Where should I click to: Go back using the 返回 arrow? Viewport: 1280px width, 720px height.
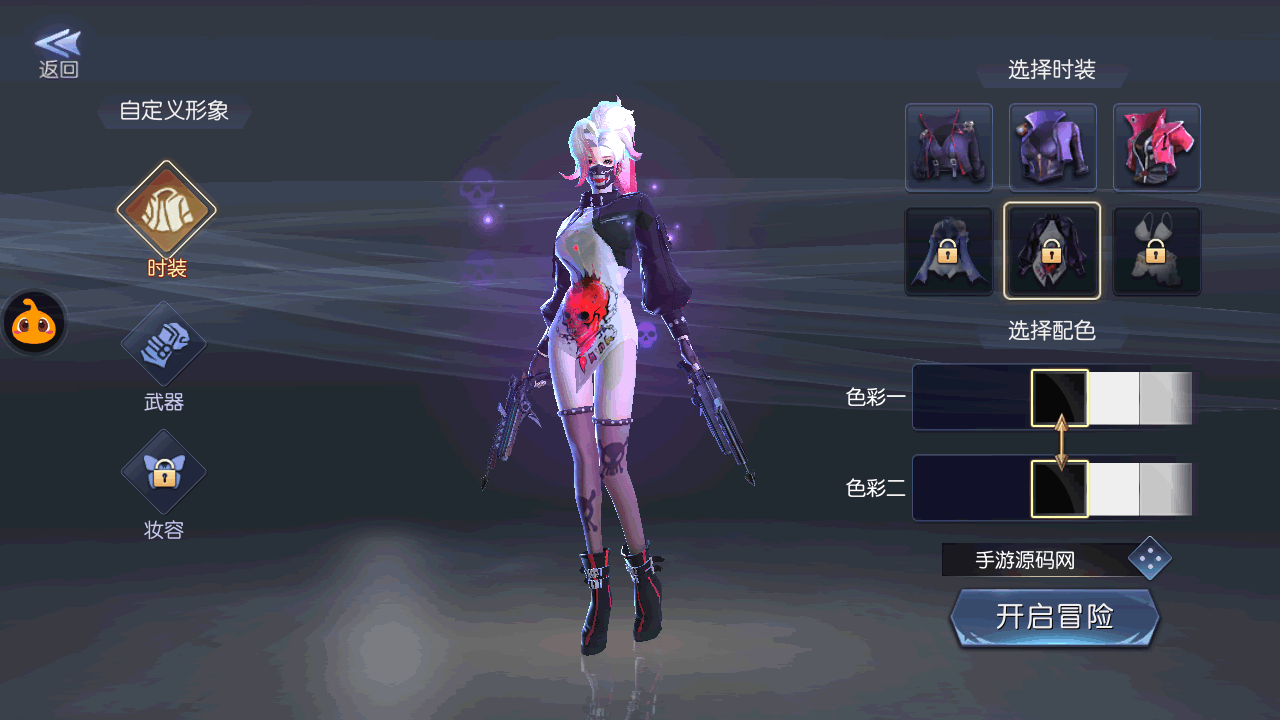[x=58, y=52]
